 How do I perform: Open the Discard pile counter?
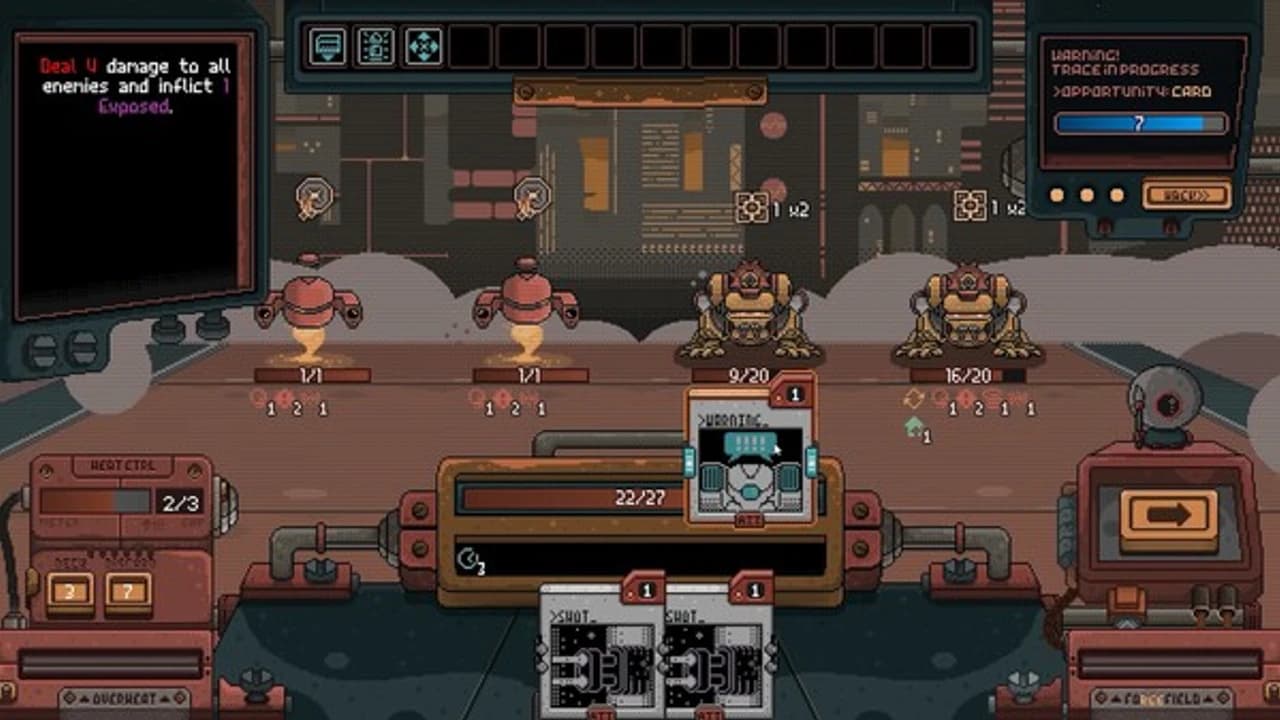coord(128,592)
